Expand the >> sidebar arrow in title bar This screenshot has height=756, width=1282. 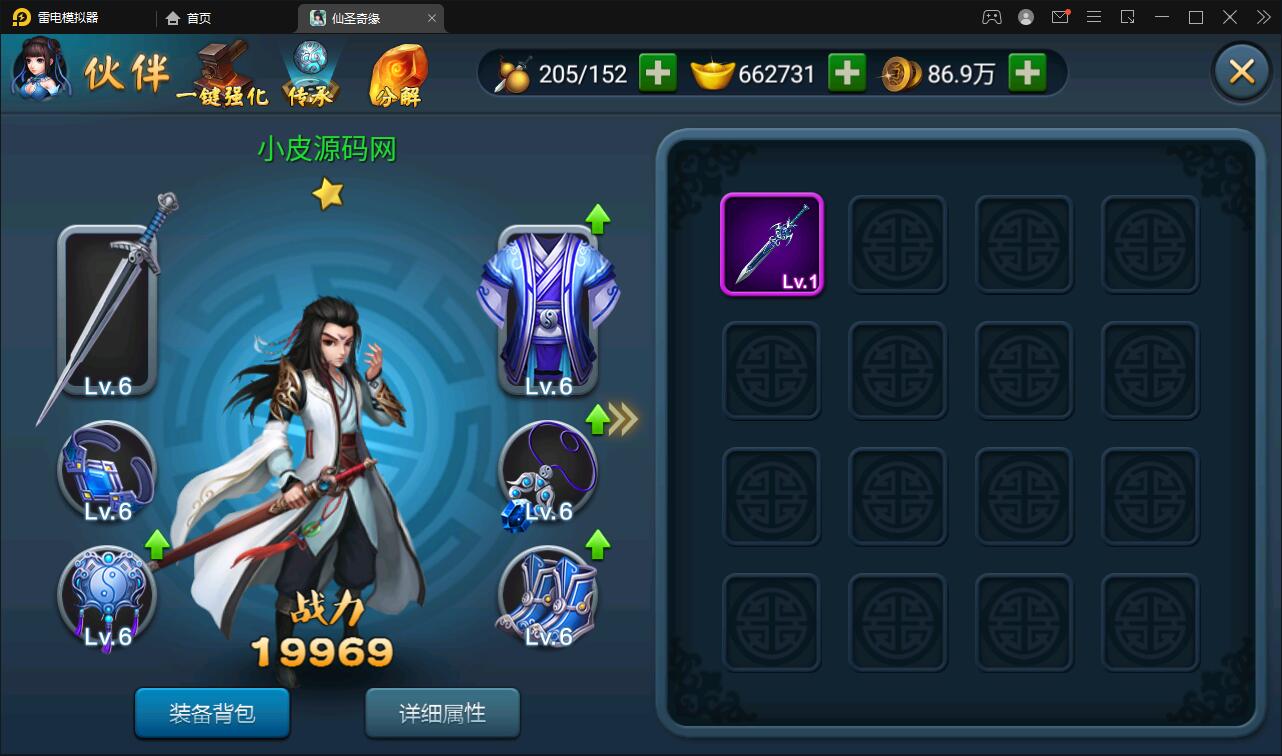click(1262, 17)
